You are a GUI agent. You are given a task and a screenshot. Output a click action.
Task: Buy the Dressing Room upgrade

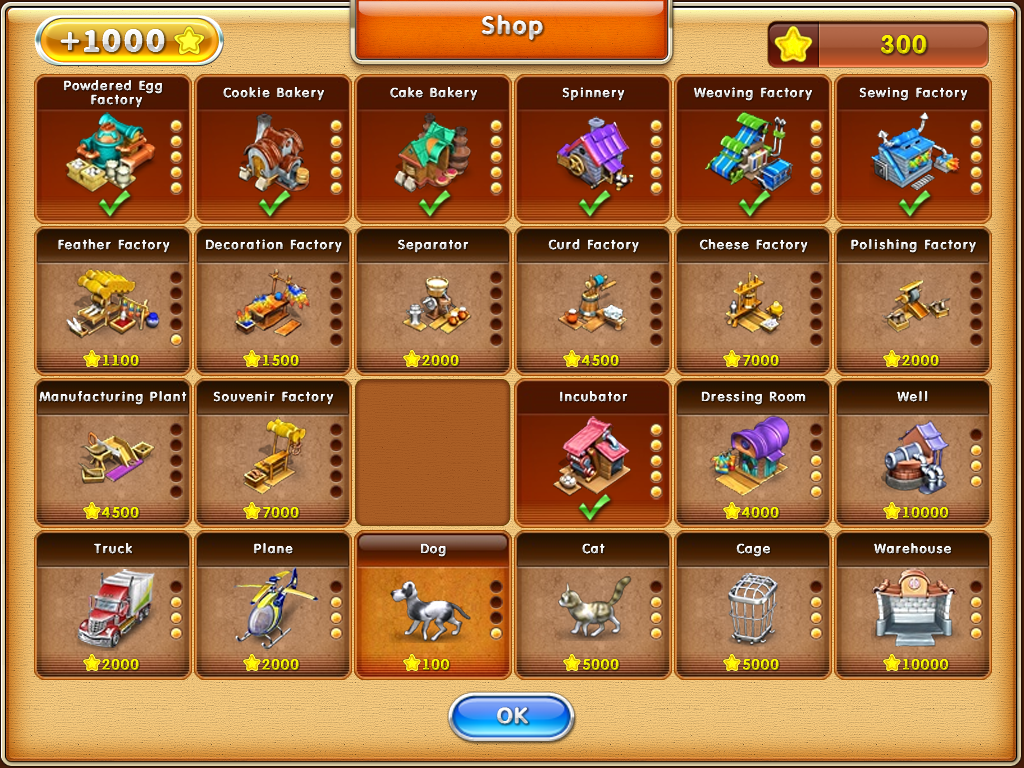(753, 454)
